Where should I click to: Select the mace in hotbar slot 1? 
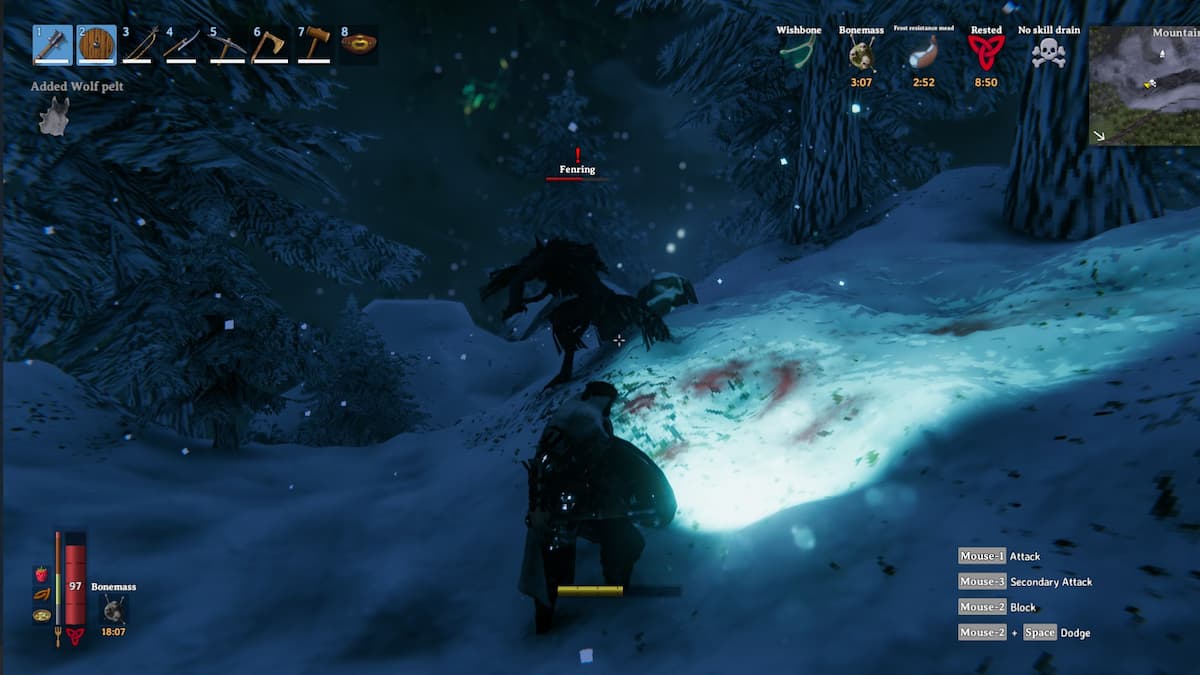click(x=53, y=45)
